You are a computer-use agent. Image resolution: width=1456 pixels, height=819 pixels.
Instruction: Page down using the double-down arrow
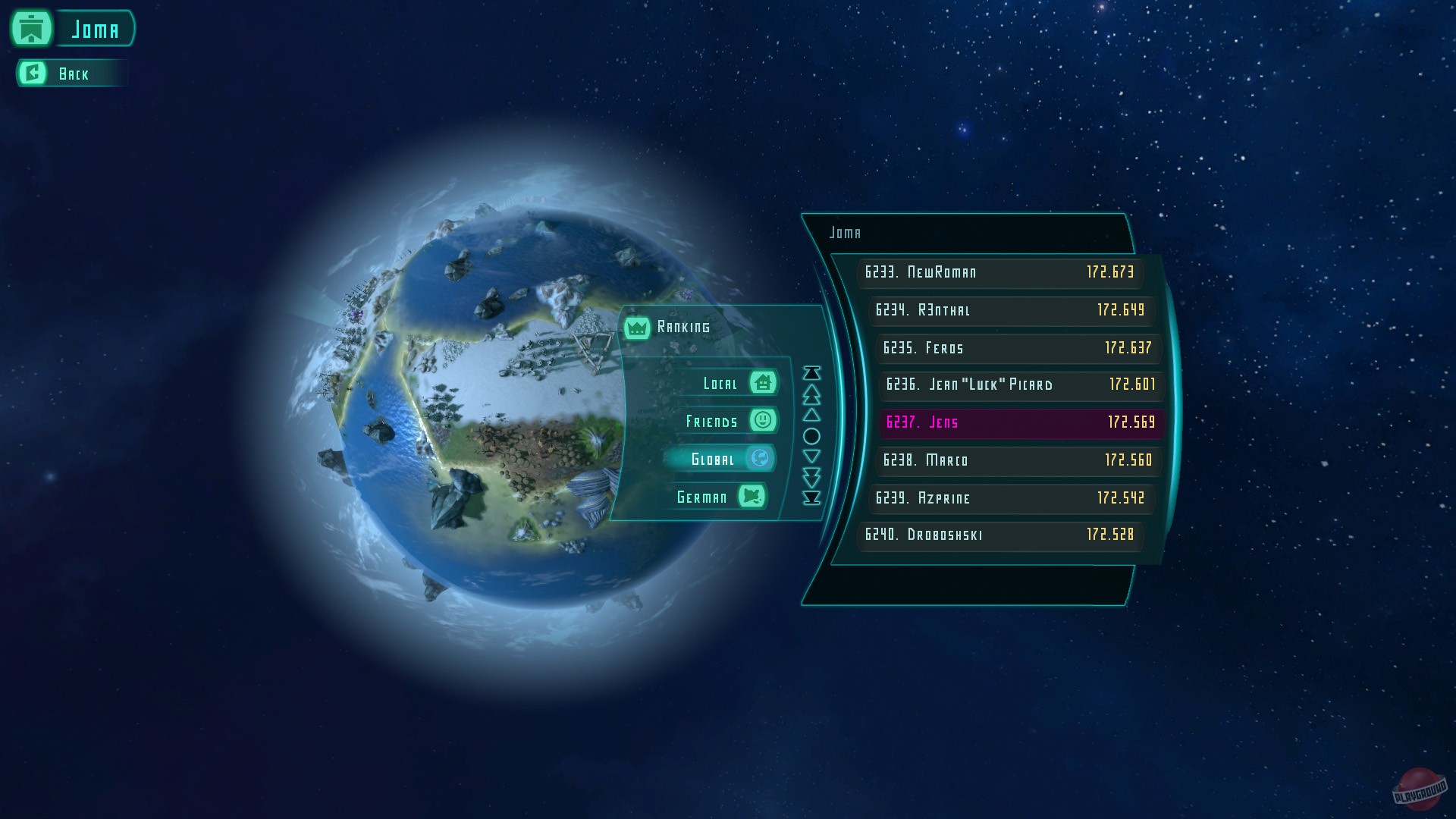click(811, 476)
